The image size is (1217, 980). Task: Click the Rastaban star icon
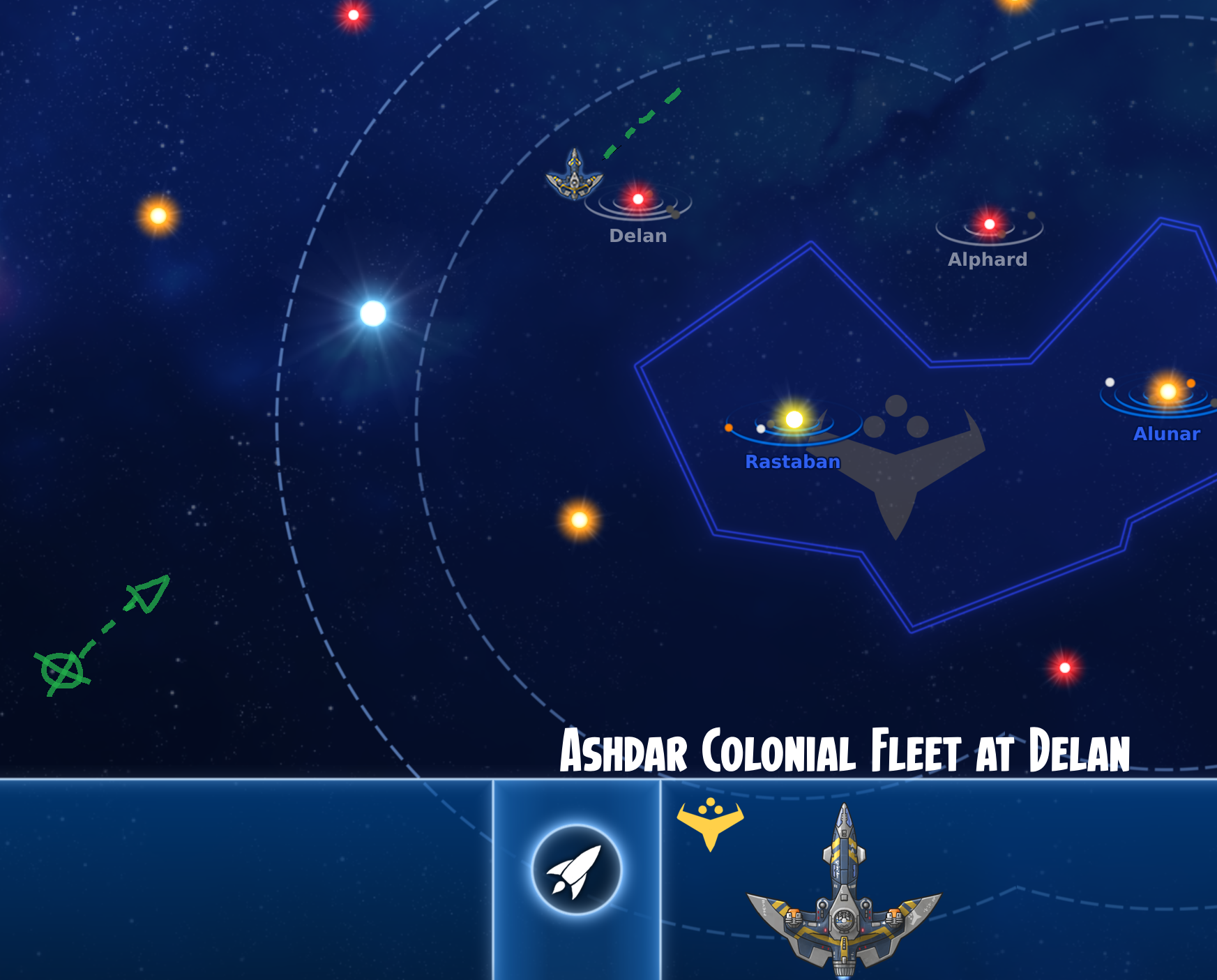(795, 420)
